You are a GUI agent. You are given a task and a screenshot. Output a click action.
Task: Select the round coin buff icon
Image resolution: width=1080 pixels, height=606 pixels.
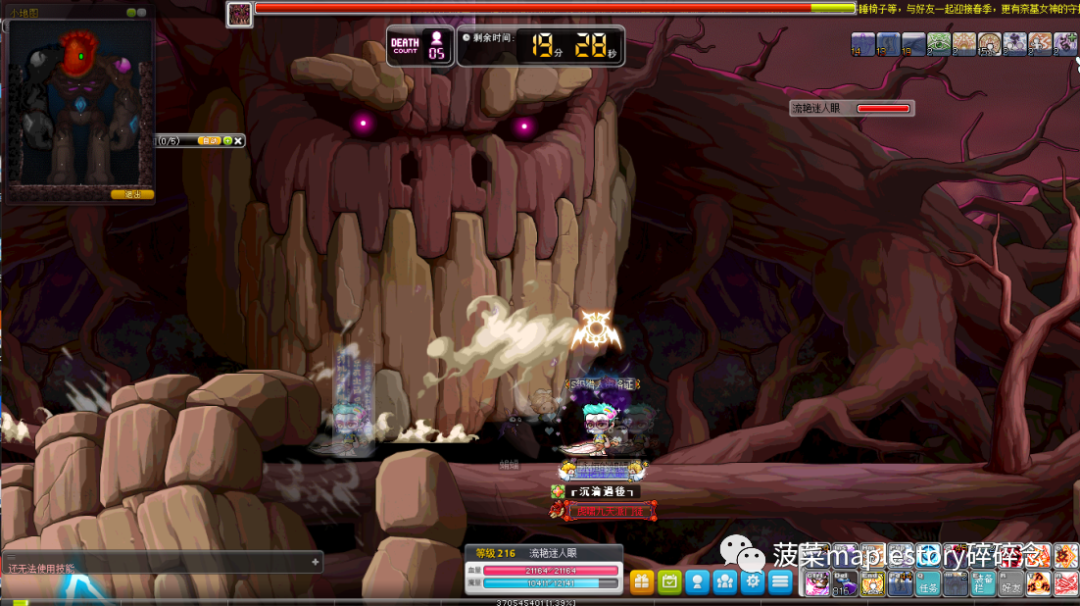tap(989, 43)
